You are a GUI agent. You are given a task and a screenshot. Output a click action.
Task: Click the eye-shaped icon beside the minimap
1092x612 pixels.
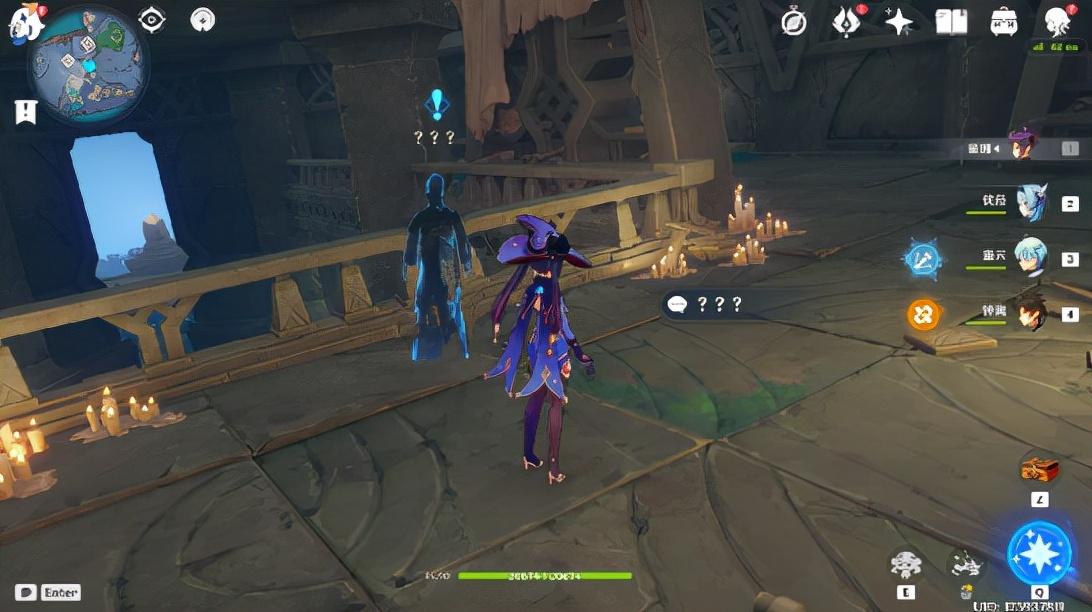[152, 19]
